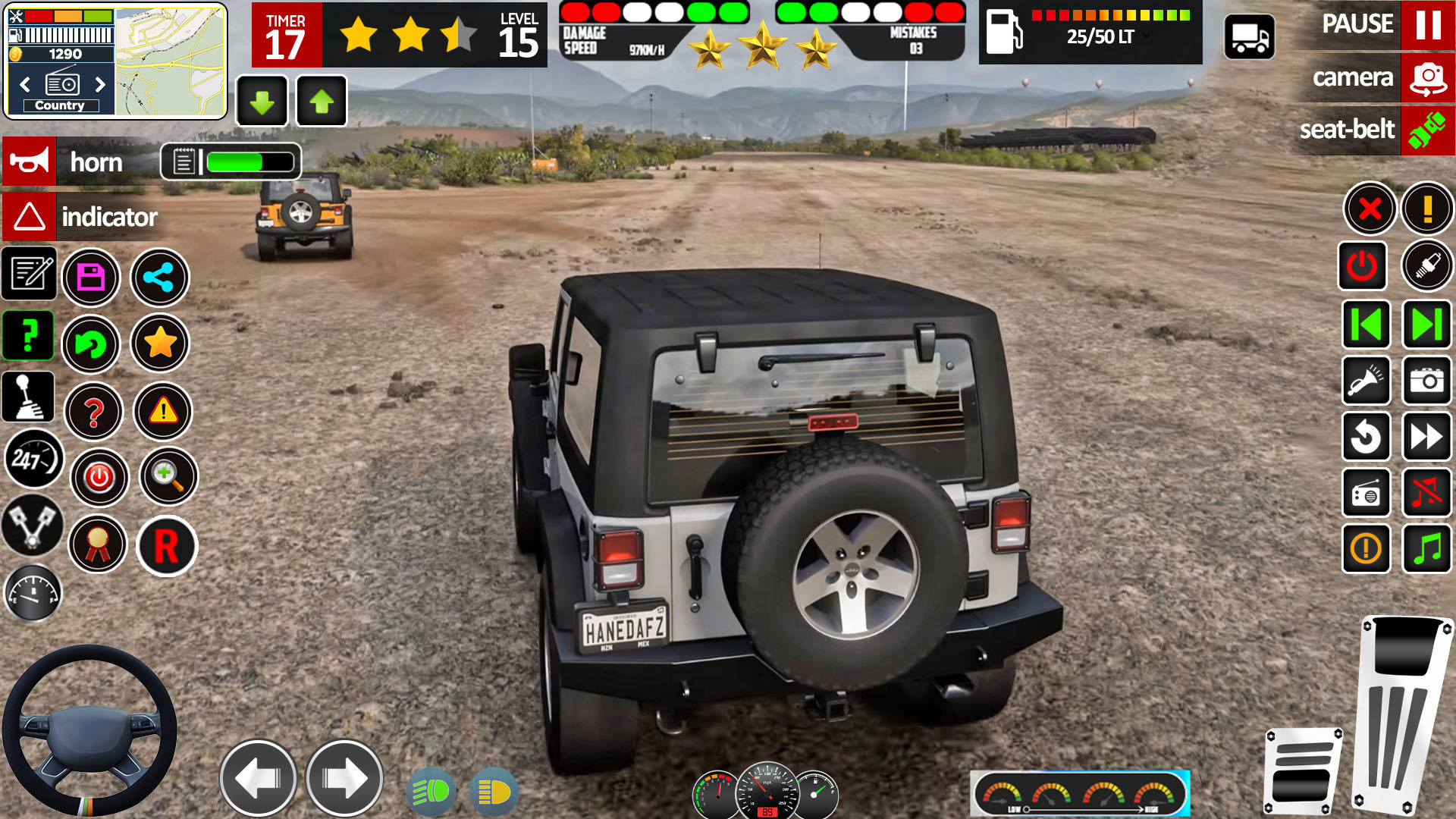Open the map share icon
The height and width of the screenshot is (819, 1456).
(159, 278)
